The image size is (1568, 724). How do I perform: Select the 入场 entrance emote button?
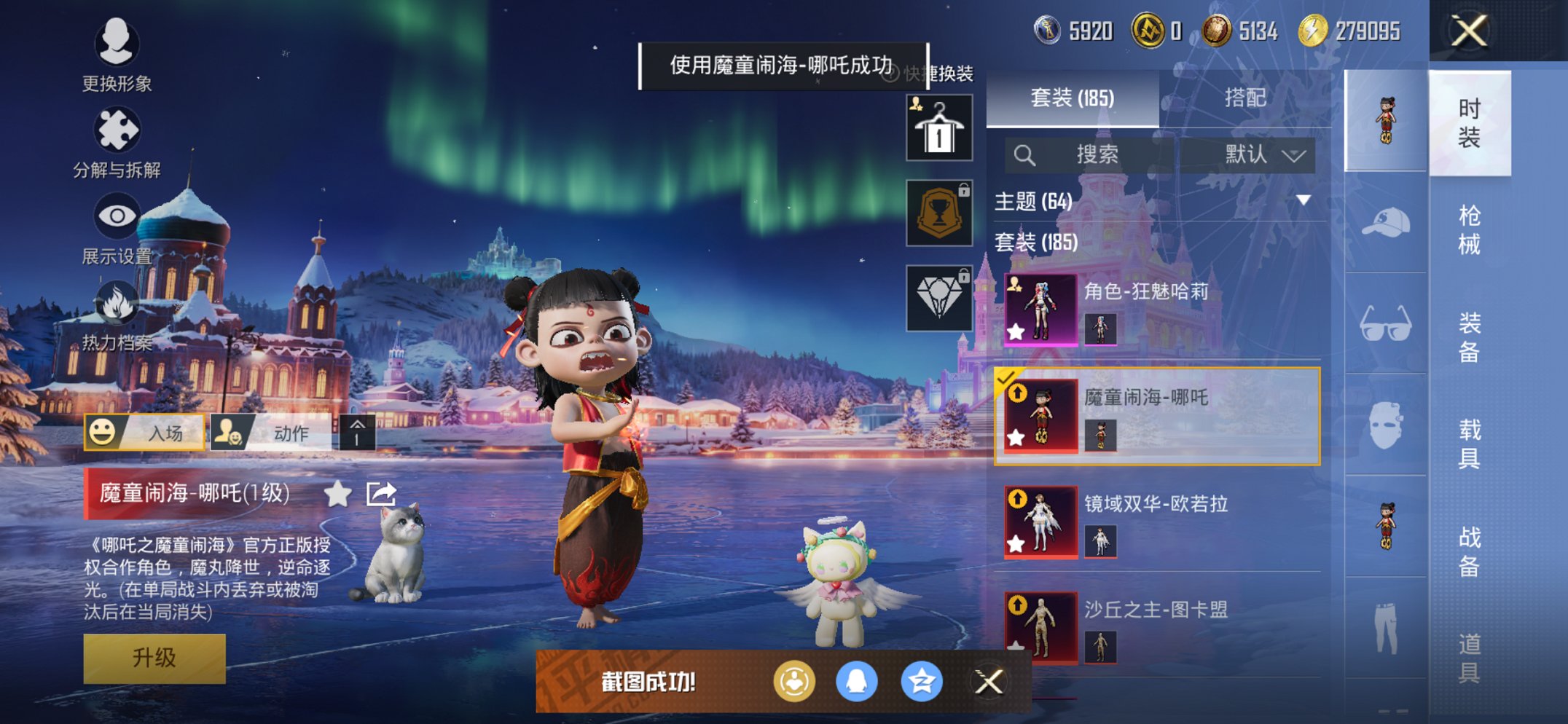coord(144,433)
